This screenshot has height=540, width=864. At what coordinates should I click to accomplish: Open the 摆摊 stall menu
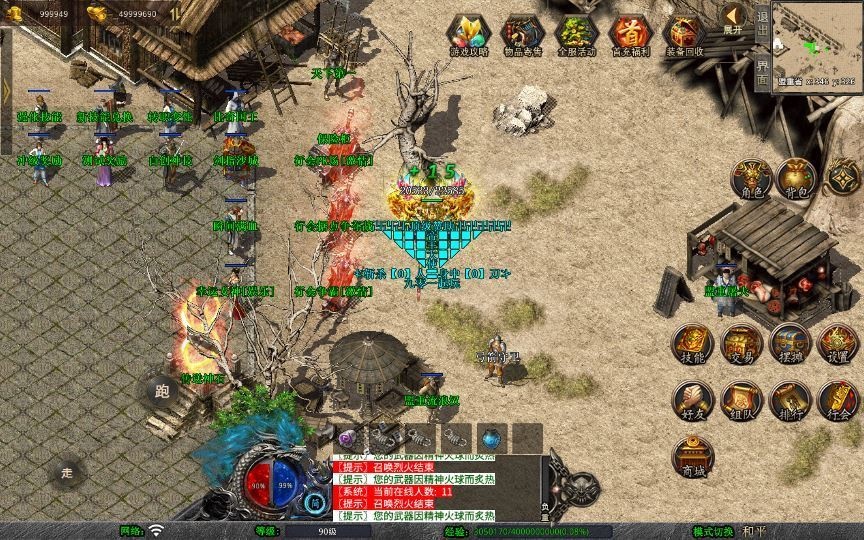(790, 344)
